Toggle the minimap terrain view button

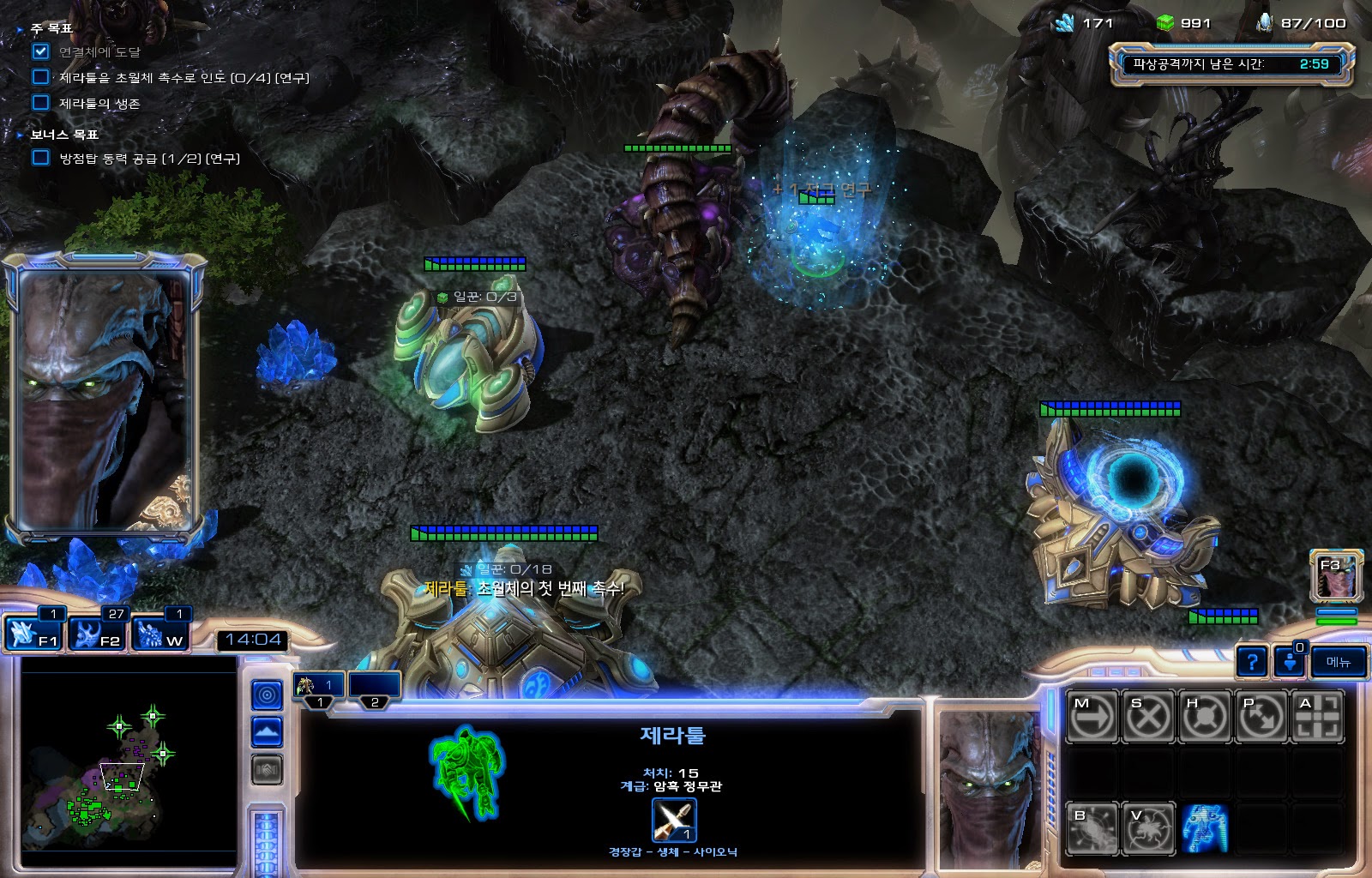click(x=267, y=732)
